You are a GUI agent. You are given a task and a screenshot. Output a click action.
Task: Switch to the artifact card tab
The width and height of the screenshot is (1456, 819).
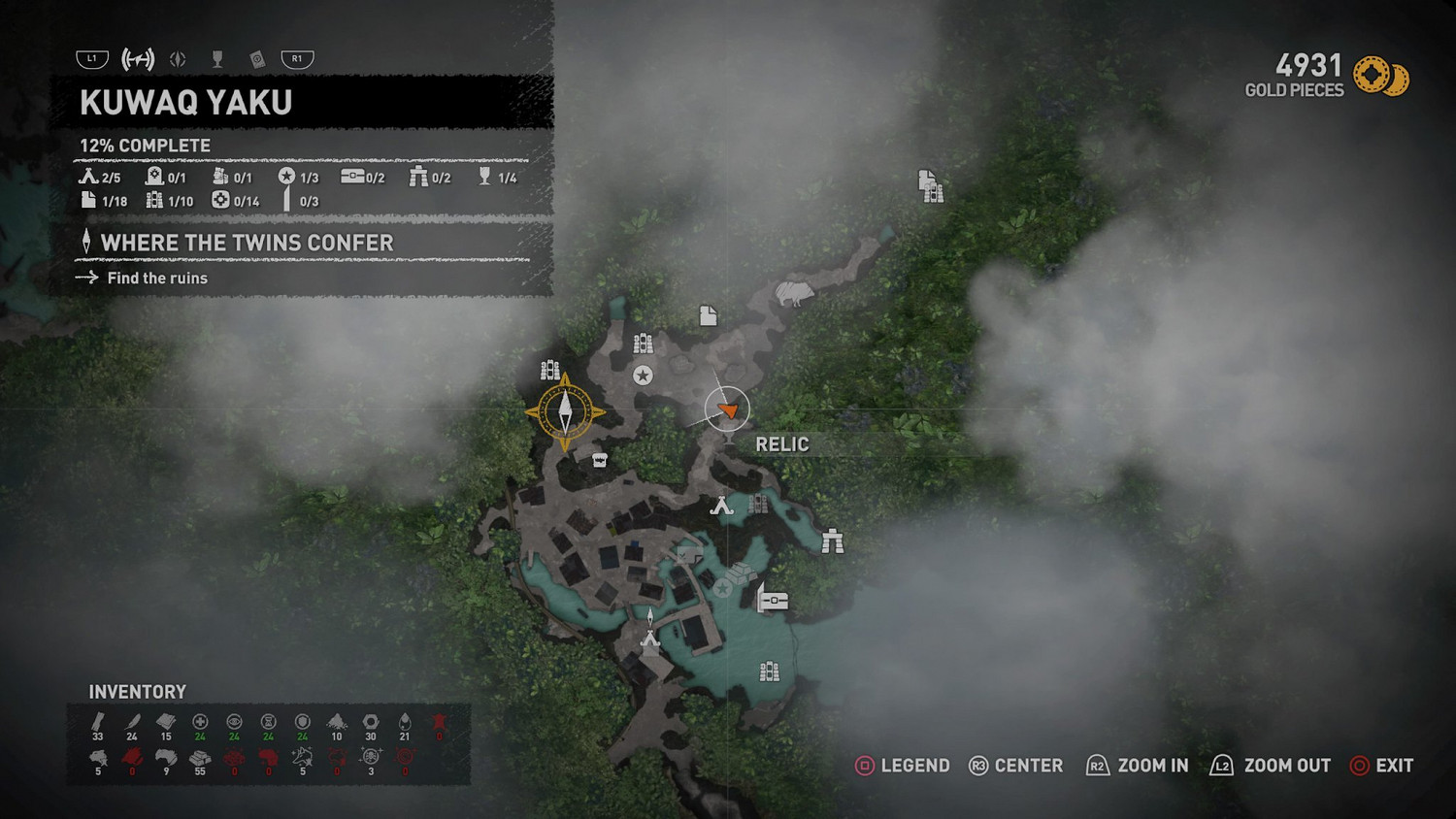point(257,59)
